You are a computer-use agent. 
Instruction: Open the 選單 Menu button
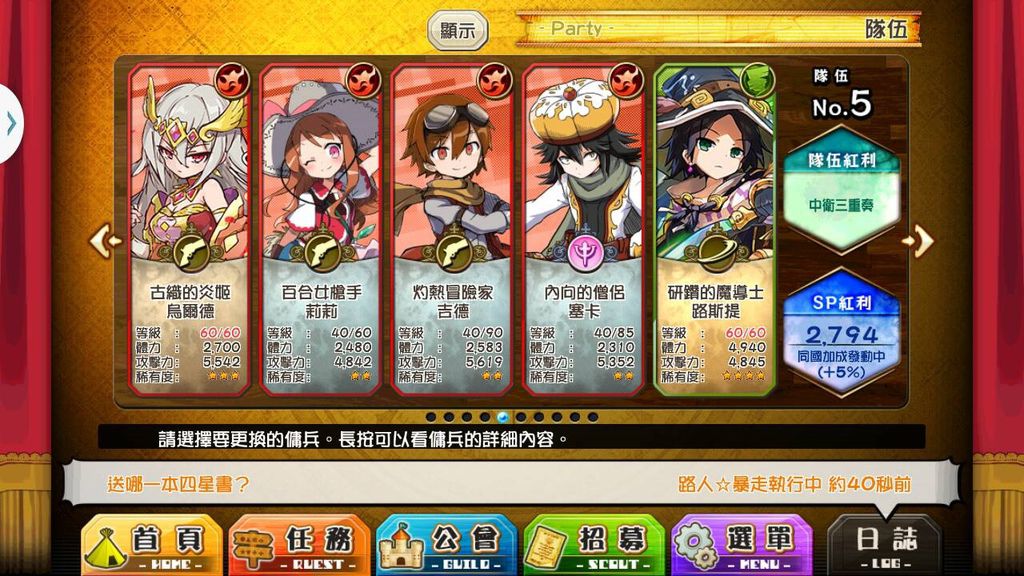tap(741, 546)
